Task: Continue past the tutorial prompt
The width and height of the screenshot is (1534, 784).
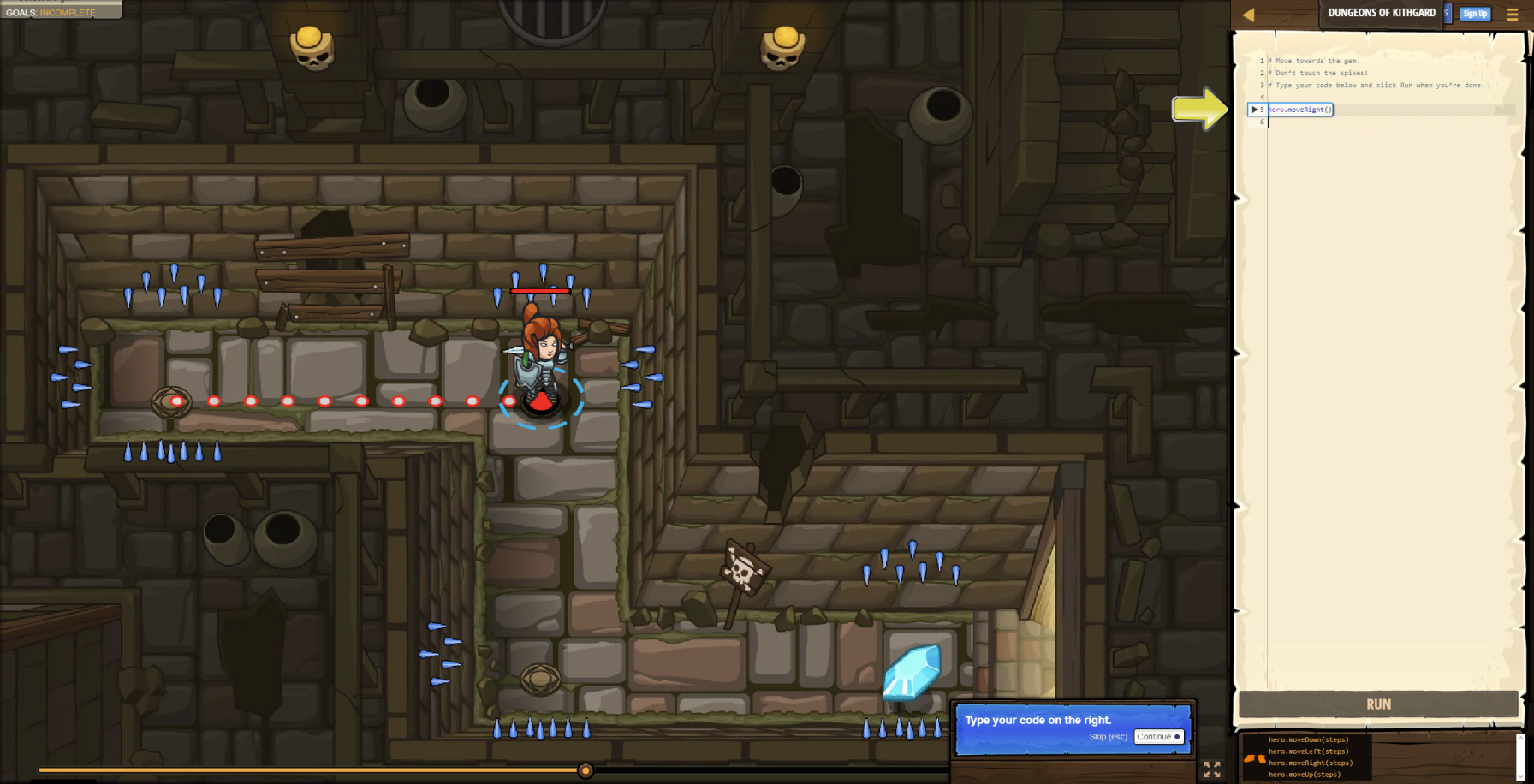Action: click(1158, 737)
